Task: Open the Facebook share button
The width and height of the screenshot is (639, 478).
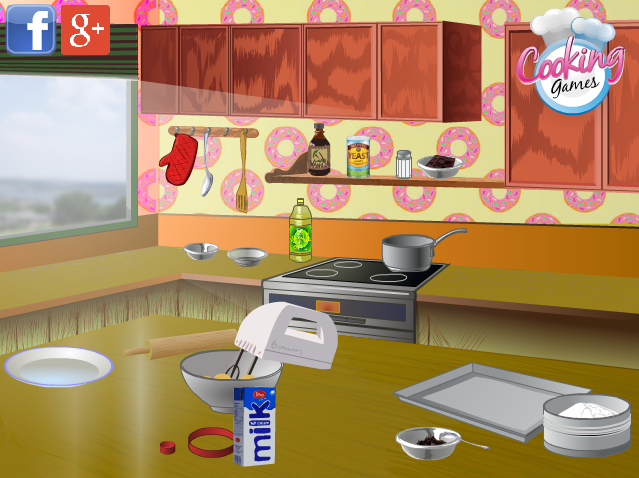Action: pyautogui.click(x=30, y=29)
